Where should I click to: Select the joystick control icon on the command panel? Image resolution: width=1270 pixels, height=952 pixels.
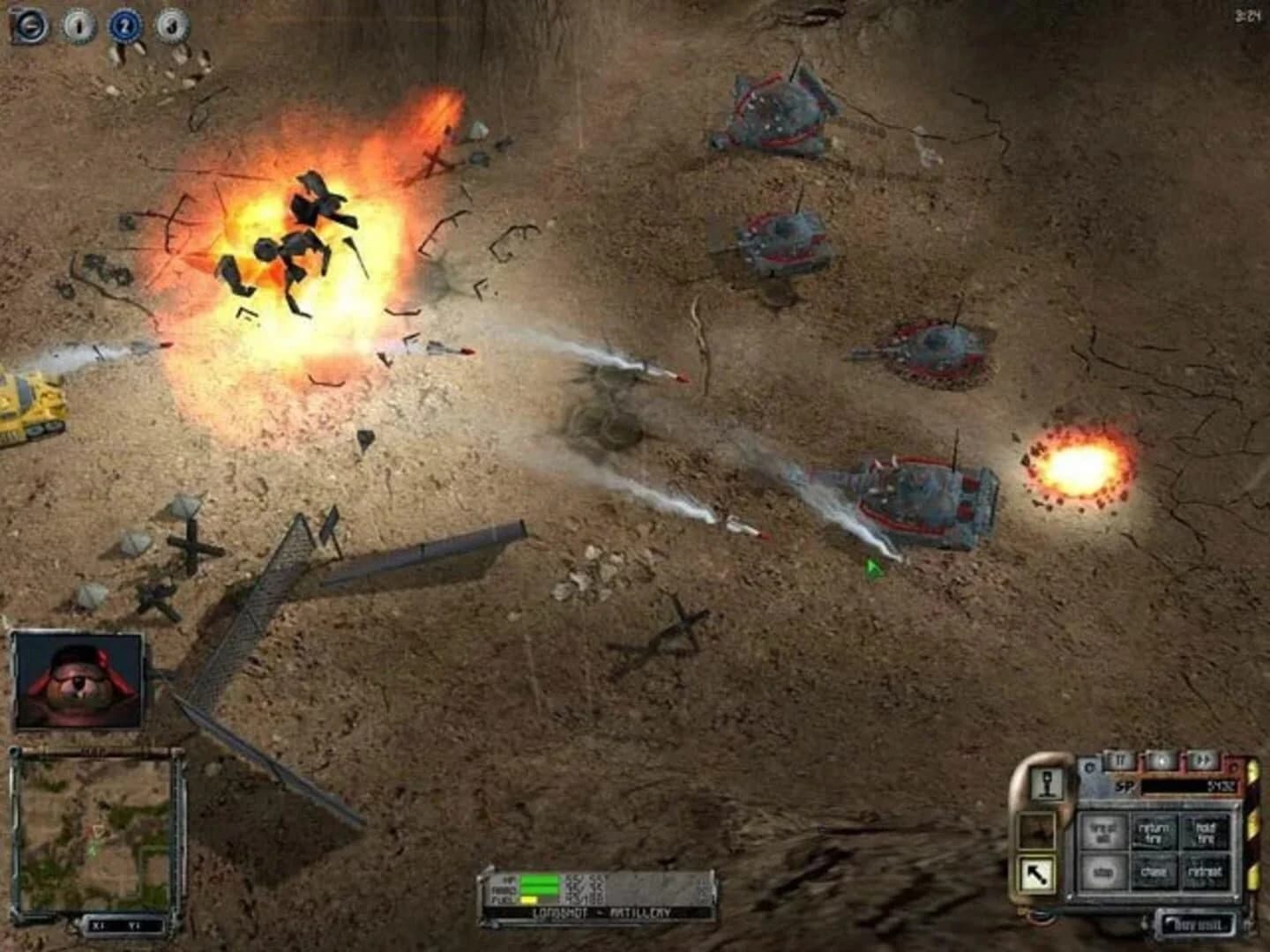[1046, 784]
